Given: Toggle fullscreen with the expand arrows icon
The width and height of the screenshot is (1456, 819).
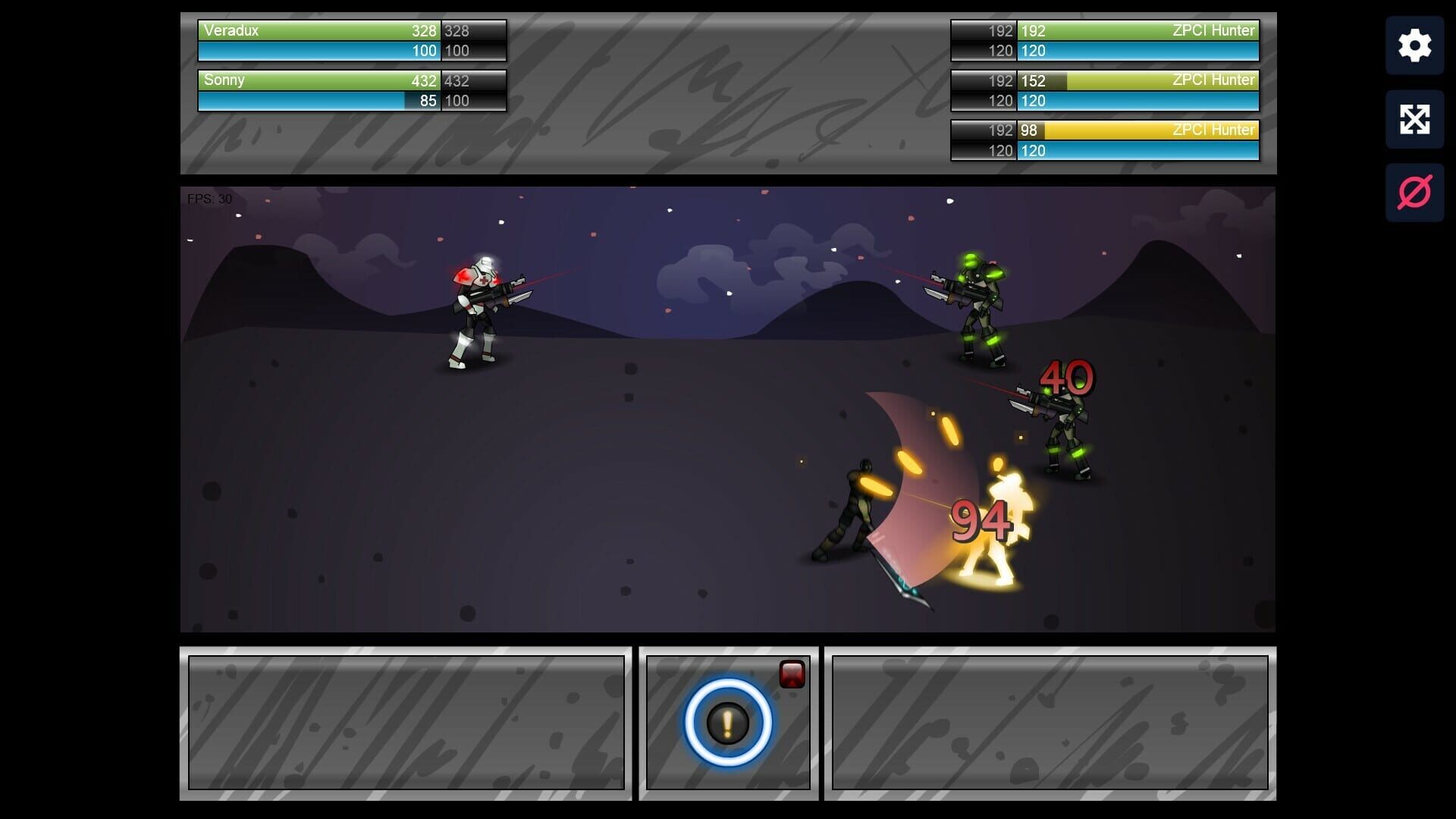Looking at the screenshot, I should (x=1414, y=119).
